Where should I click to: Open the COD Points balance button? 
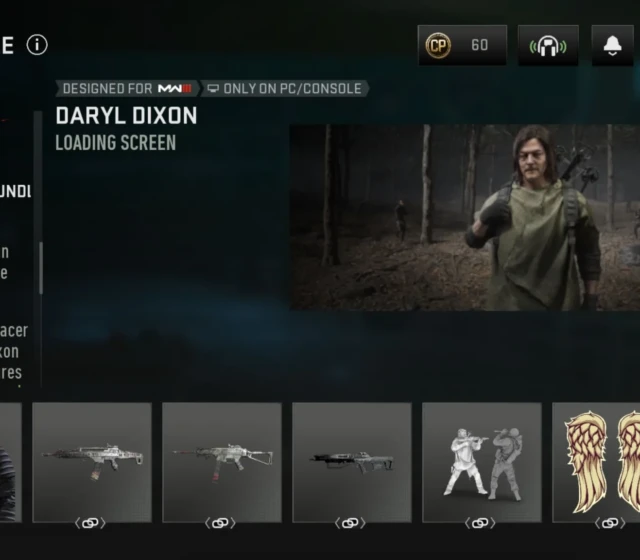(x=462, y=45)
